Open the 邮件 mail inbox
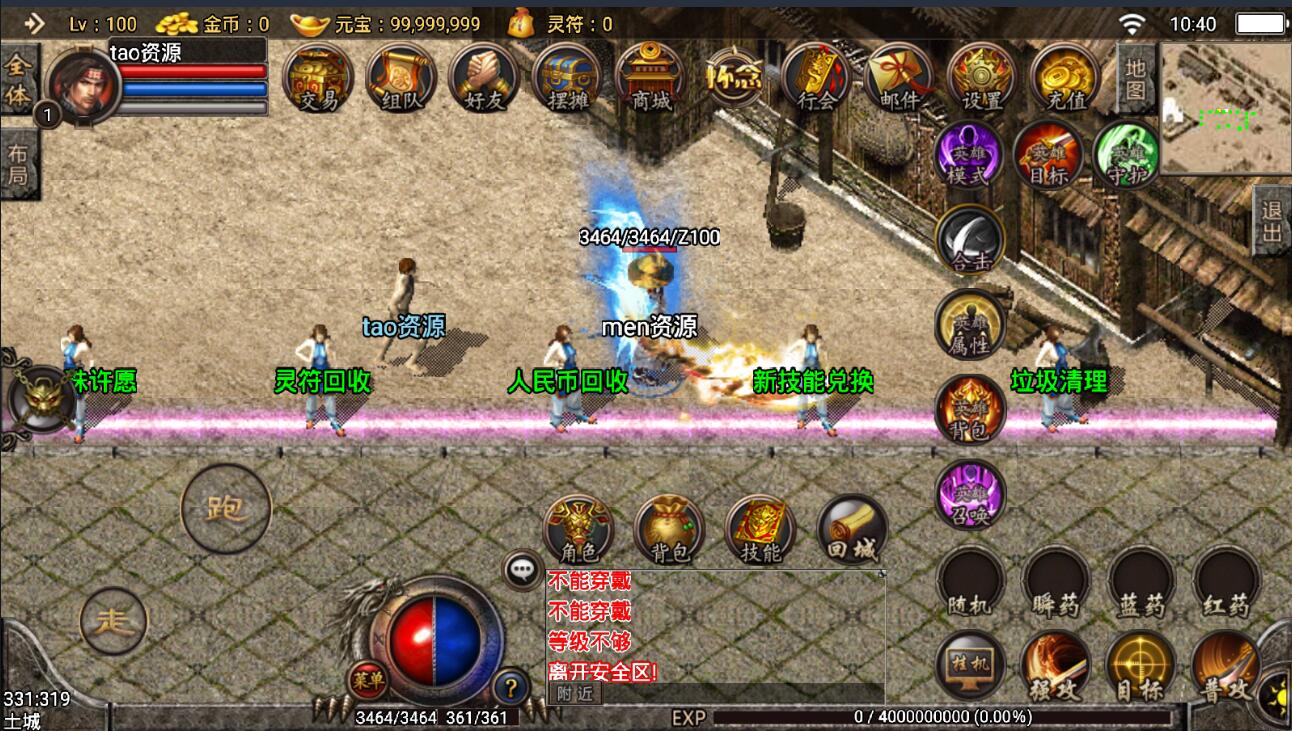Image resolution: width=1292 pixels, height=731 pixels. pyautogui.click(x=899, y=78)
